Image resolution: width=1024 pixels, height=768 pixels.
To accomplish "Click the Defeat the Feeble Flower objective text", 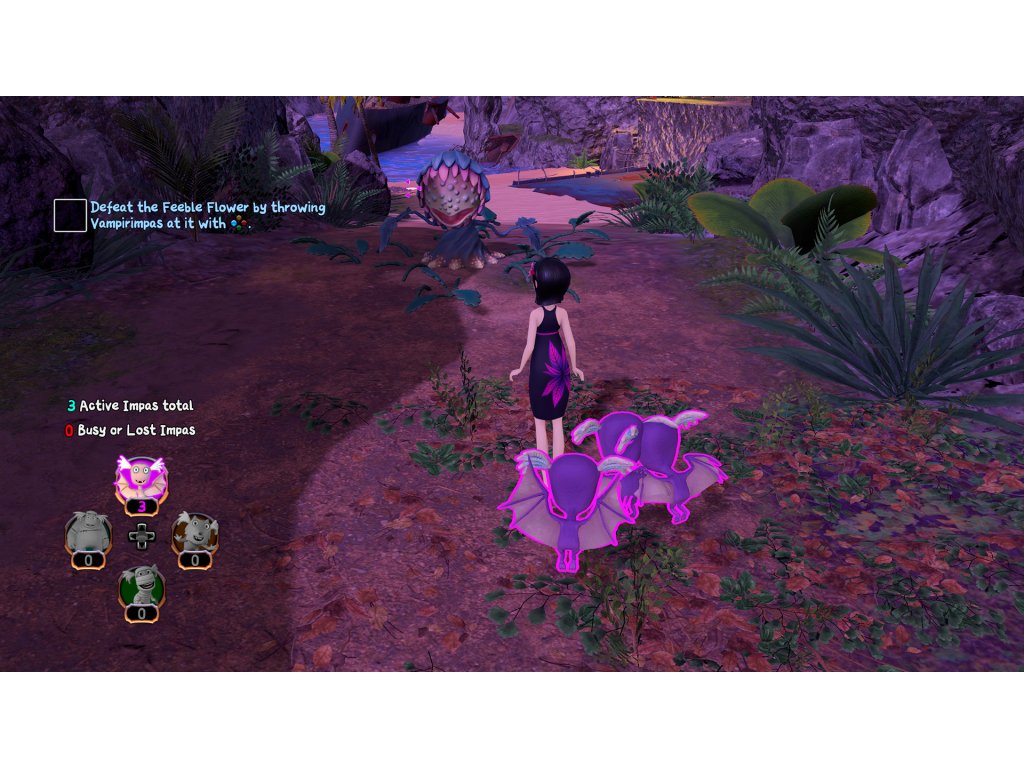I will (x=207, y=215).
